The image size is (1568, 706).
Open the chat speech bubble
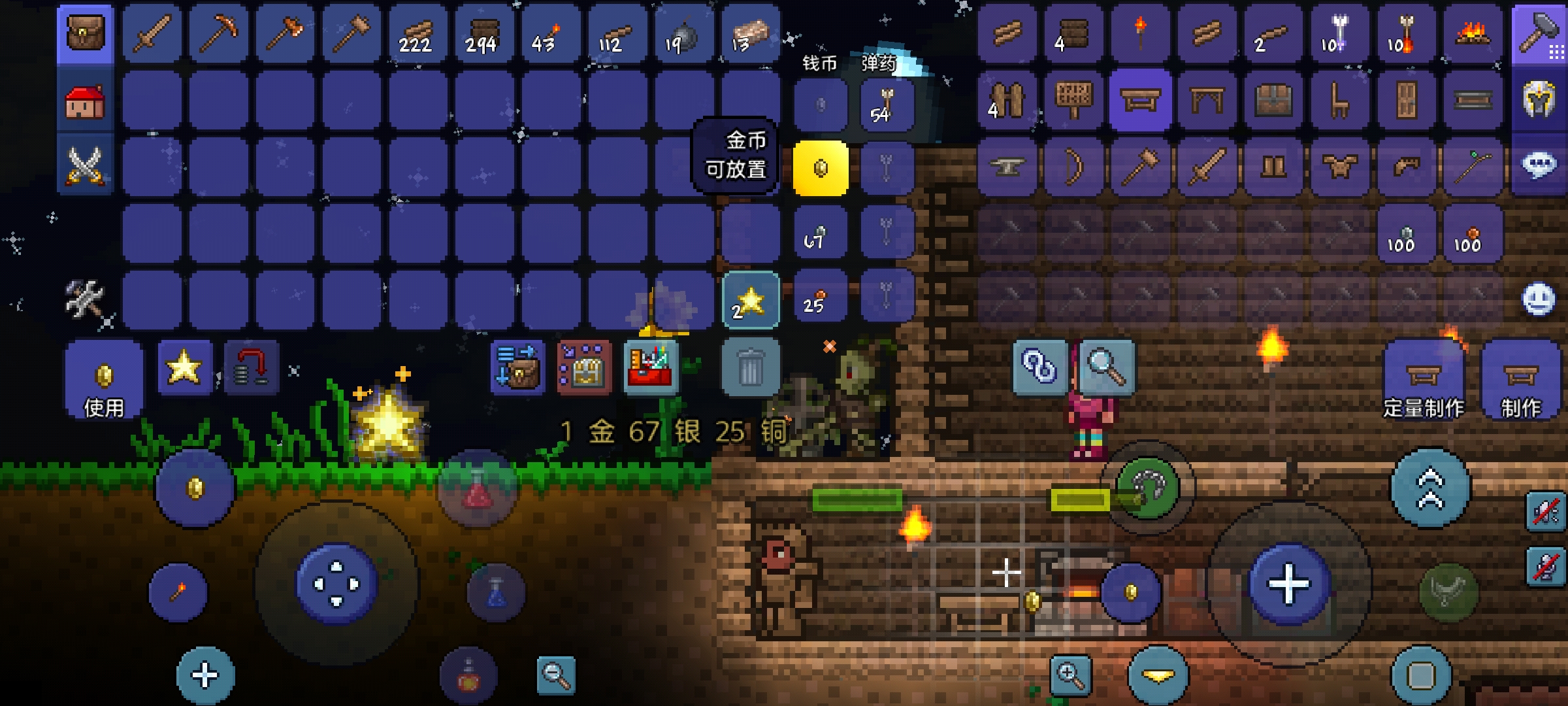1539,165
